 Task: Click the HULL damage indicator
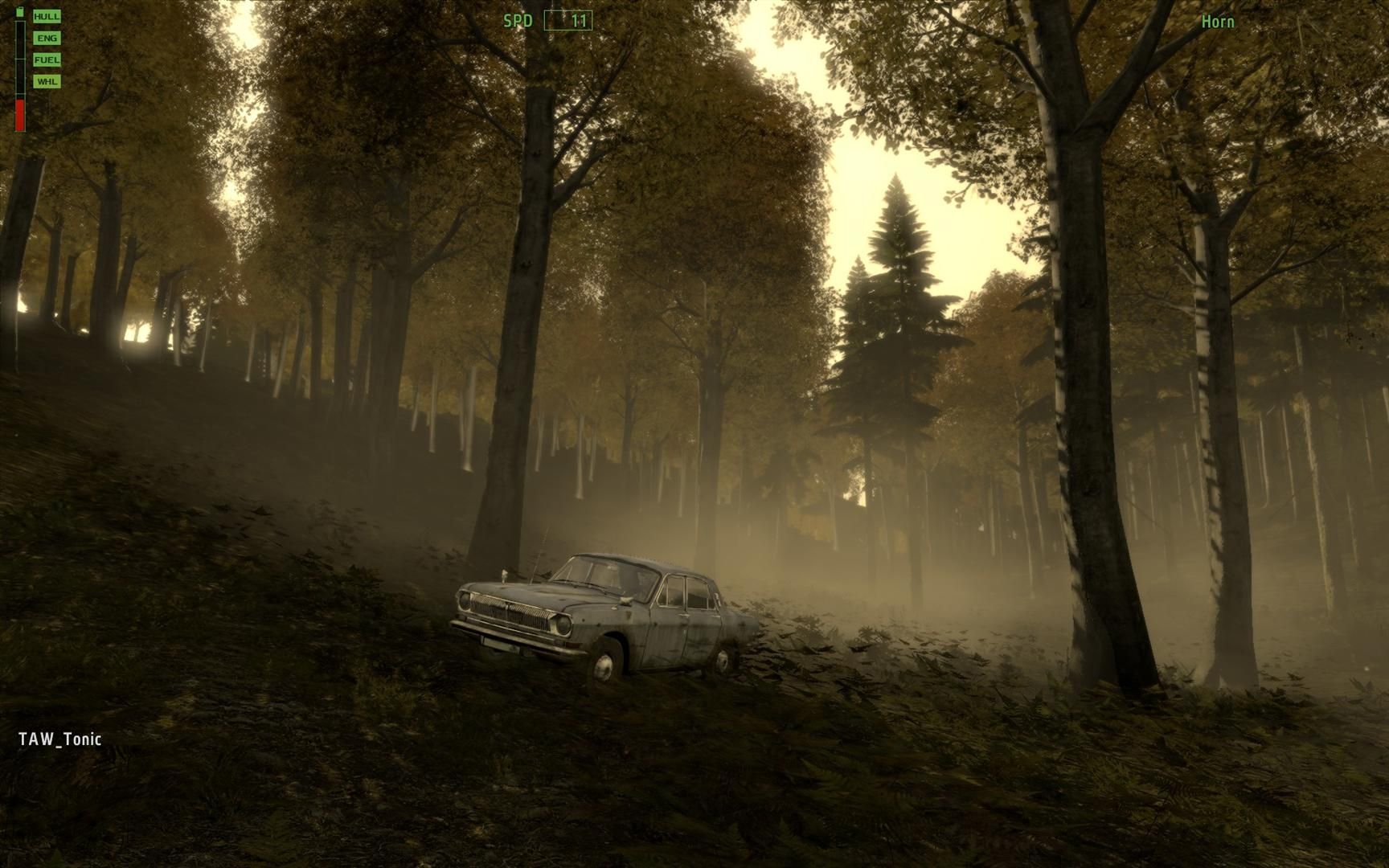[x=47, y=16]
